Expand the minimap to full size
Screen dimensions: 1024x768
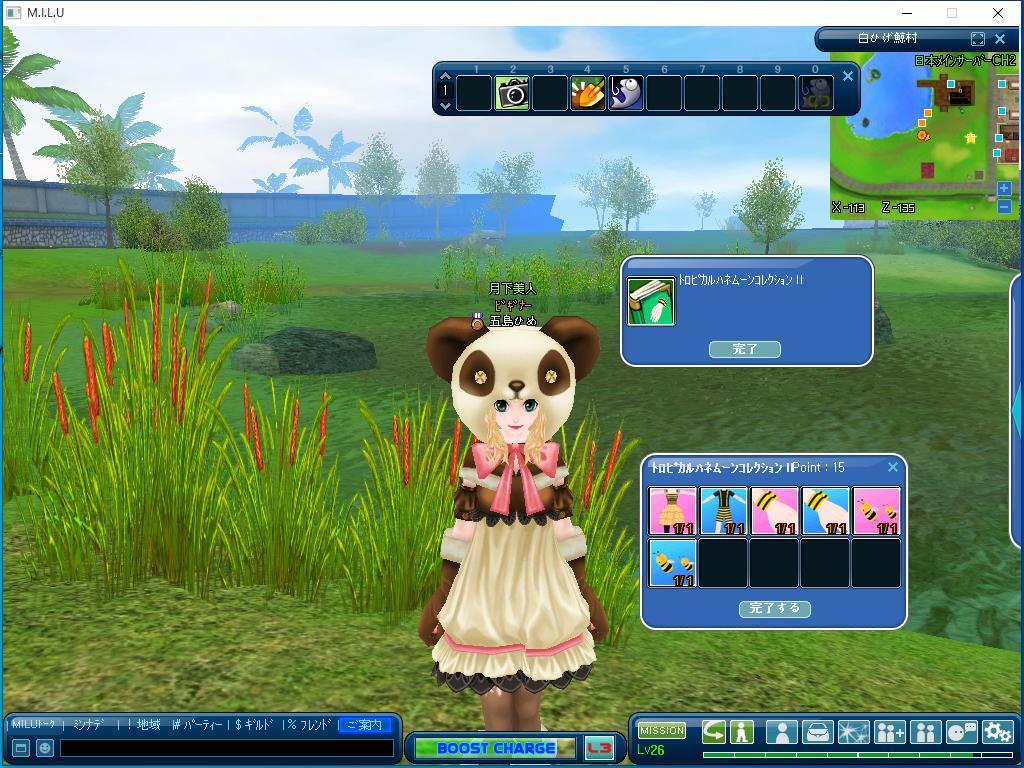[977, 39]
